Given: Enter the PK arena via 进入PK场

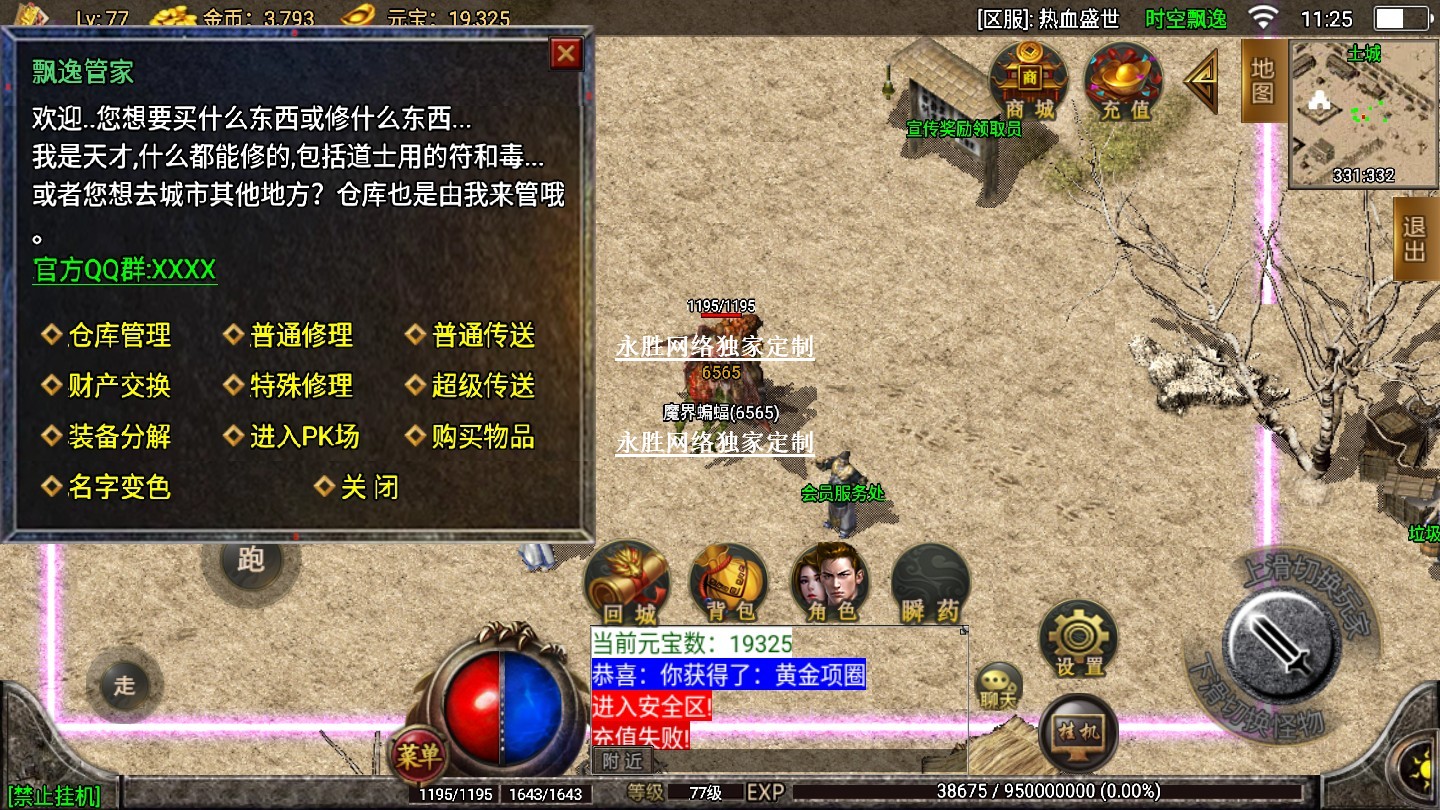Looking at the screenshot, I should pos(304,437).
